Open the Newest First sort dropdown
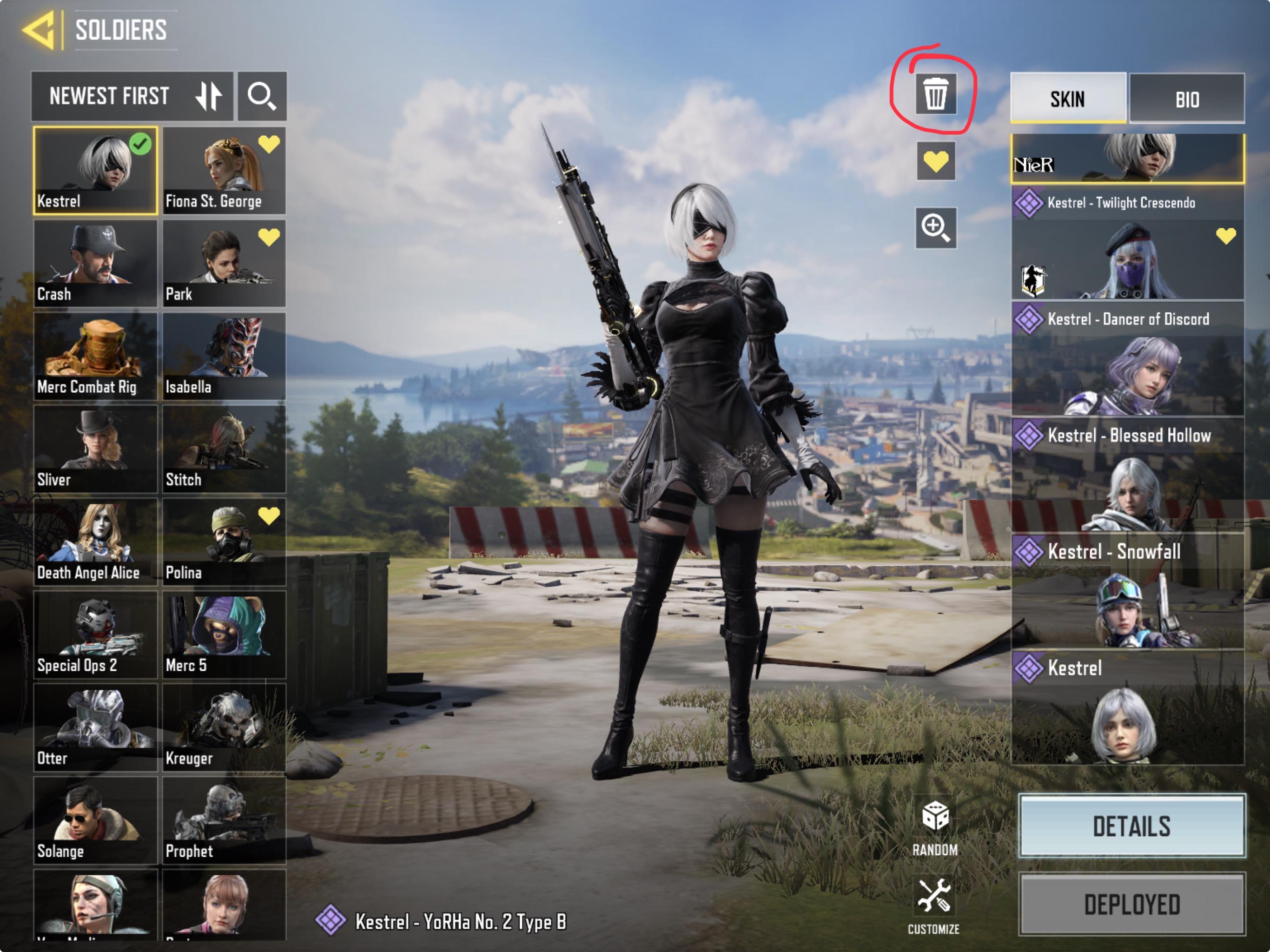This screenshot has width=1270, height=952. pyautogui.click(x=132, y=96)
